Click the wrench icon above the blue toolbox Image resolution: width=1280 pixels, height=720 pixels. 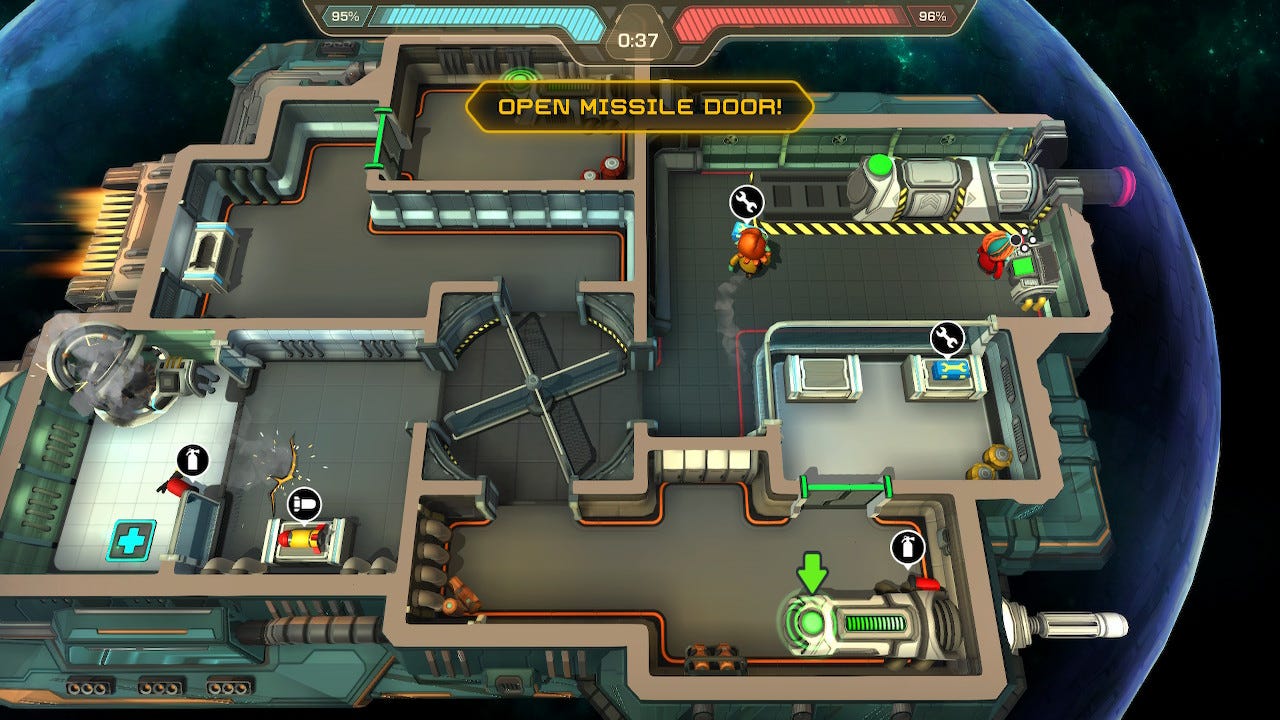(947, 338)
